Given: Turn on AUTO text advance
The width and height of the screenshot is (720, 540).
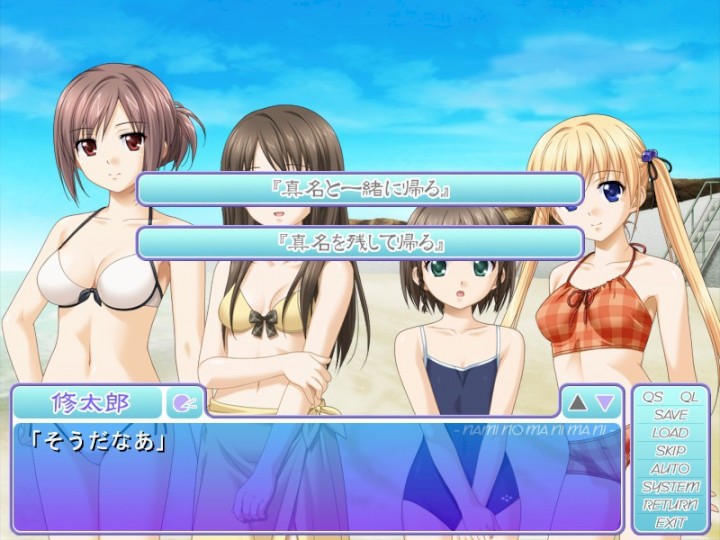Looking at the screenshot, I should click(670, 469).
